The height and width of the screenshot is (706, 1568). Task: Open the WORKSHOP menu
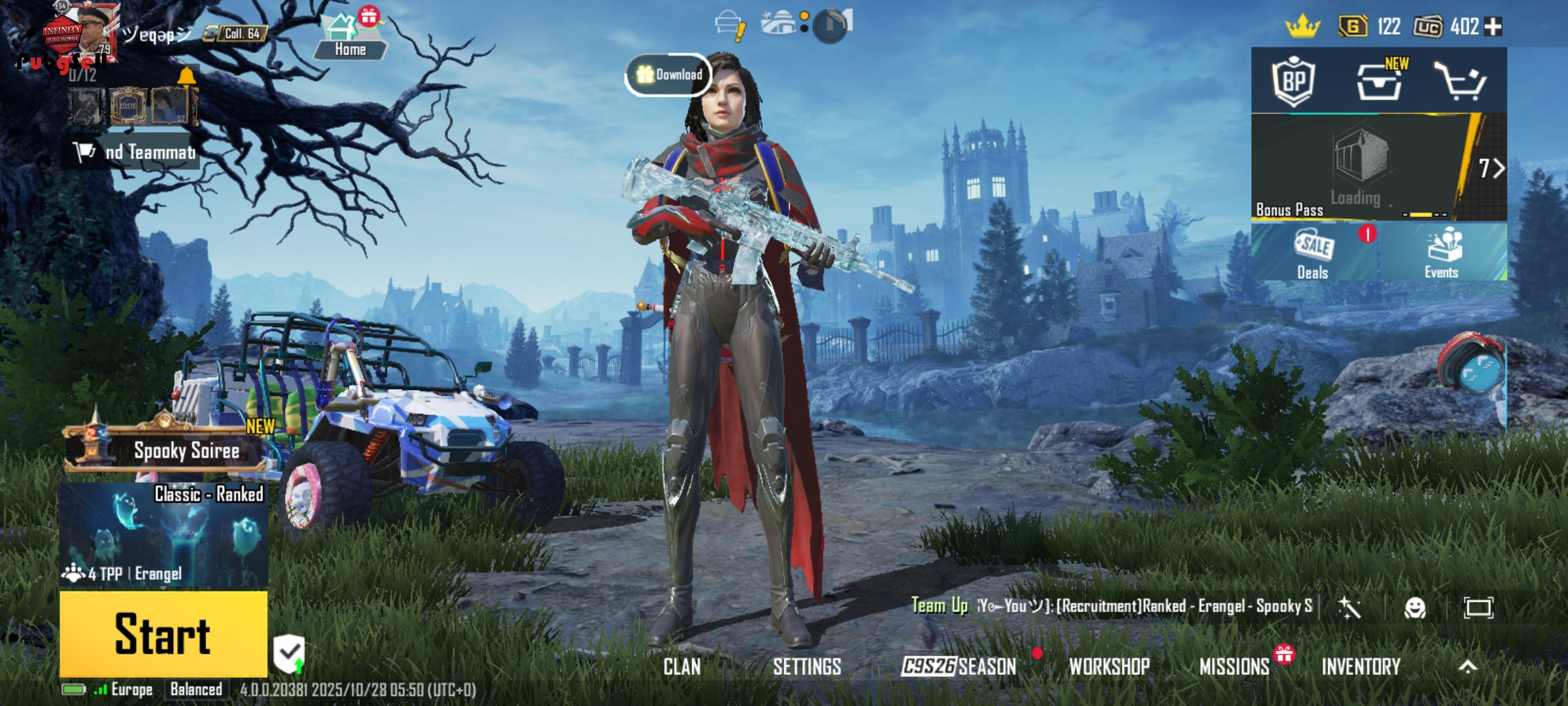[x=1109, y=667]
